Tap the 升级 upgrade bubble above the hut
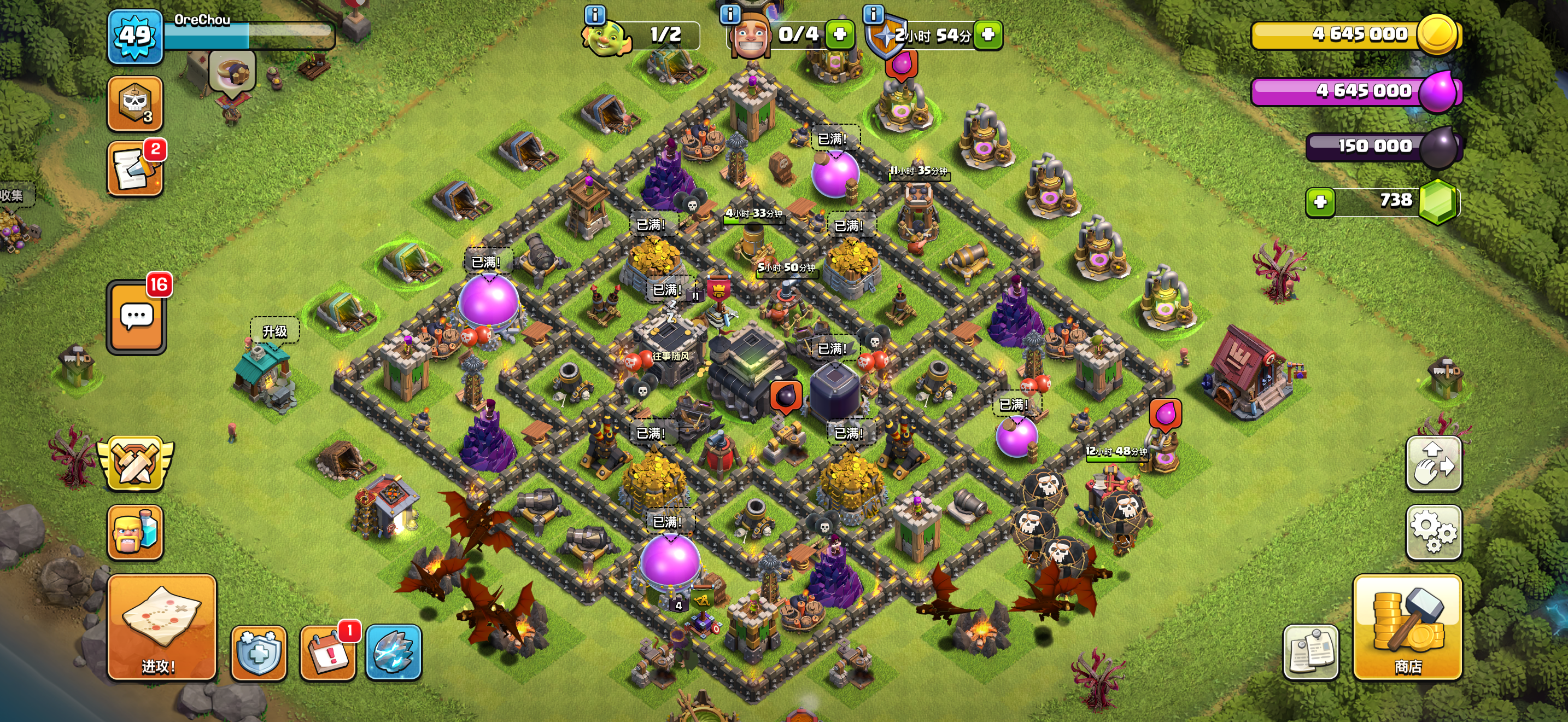 pyautogui.click(x=274, y=331)
